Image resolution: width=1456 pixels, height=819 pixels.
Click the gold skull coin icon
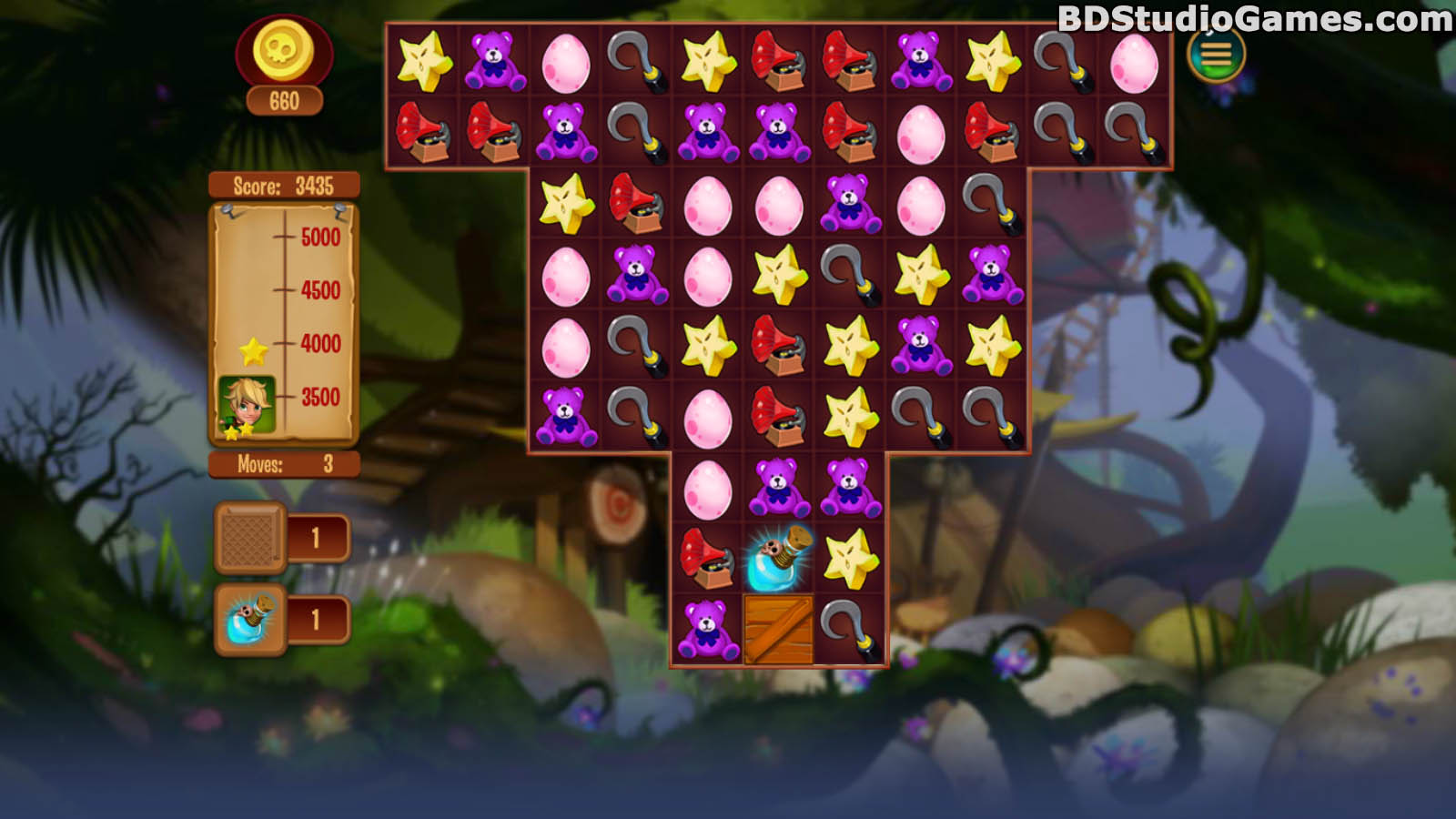283,51
